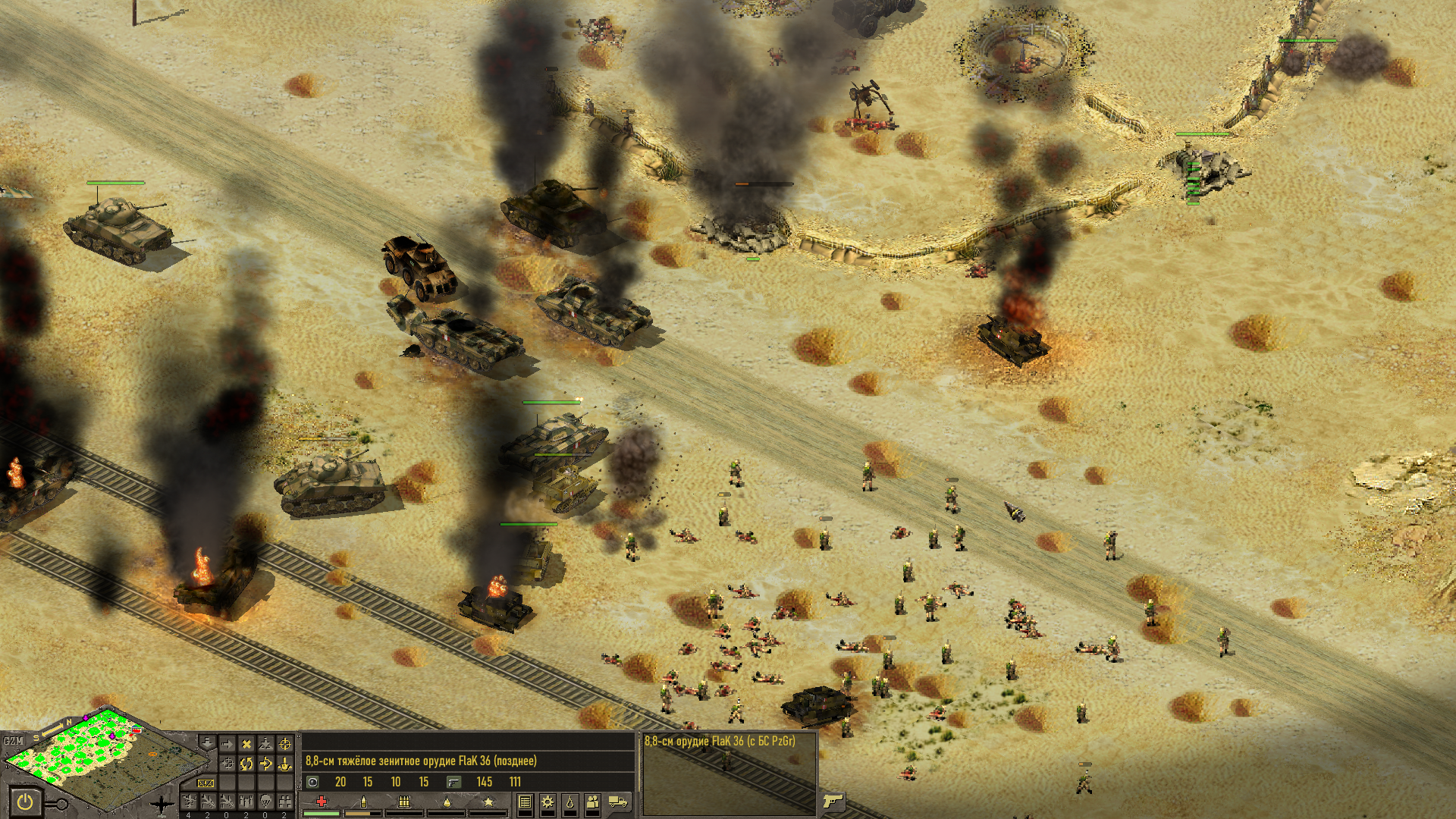Click the water drop fuel icon button
The width and height of the screenshot is (1456, 819).
(570, 802)
